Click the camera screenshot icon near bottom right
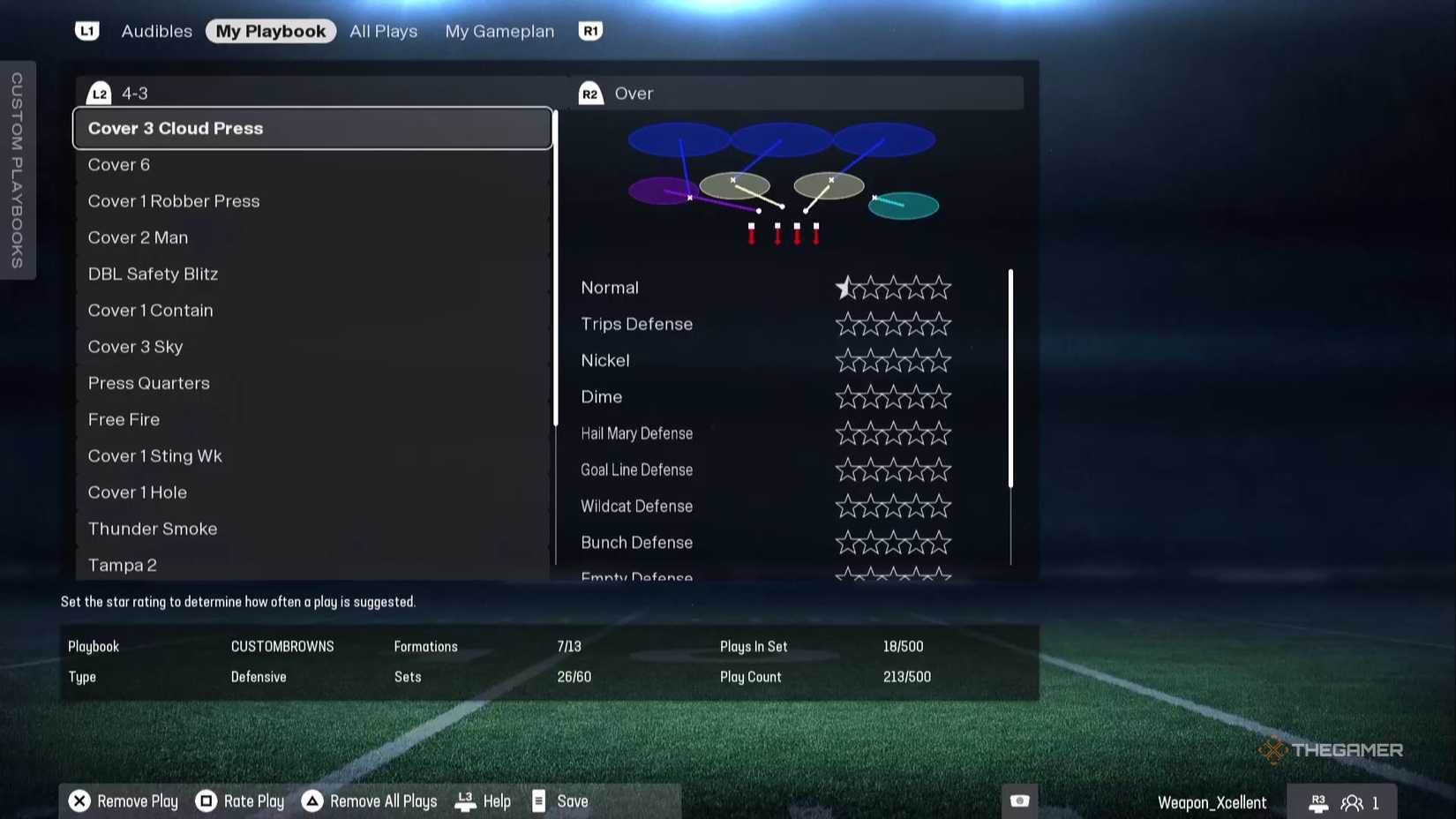 coord(1018,801)
